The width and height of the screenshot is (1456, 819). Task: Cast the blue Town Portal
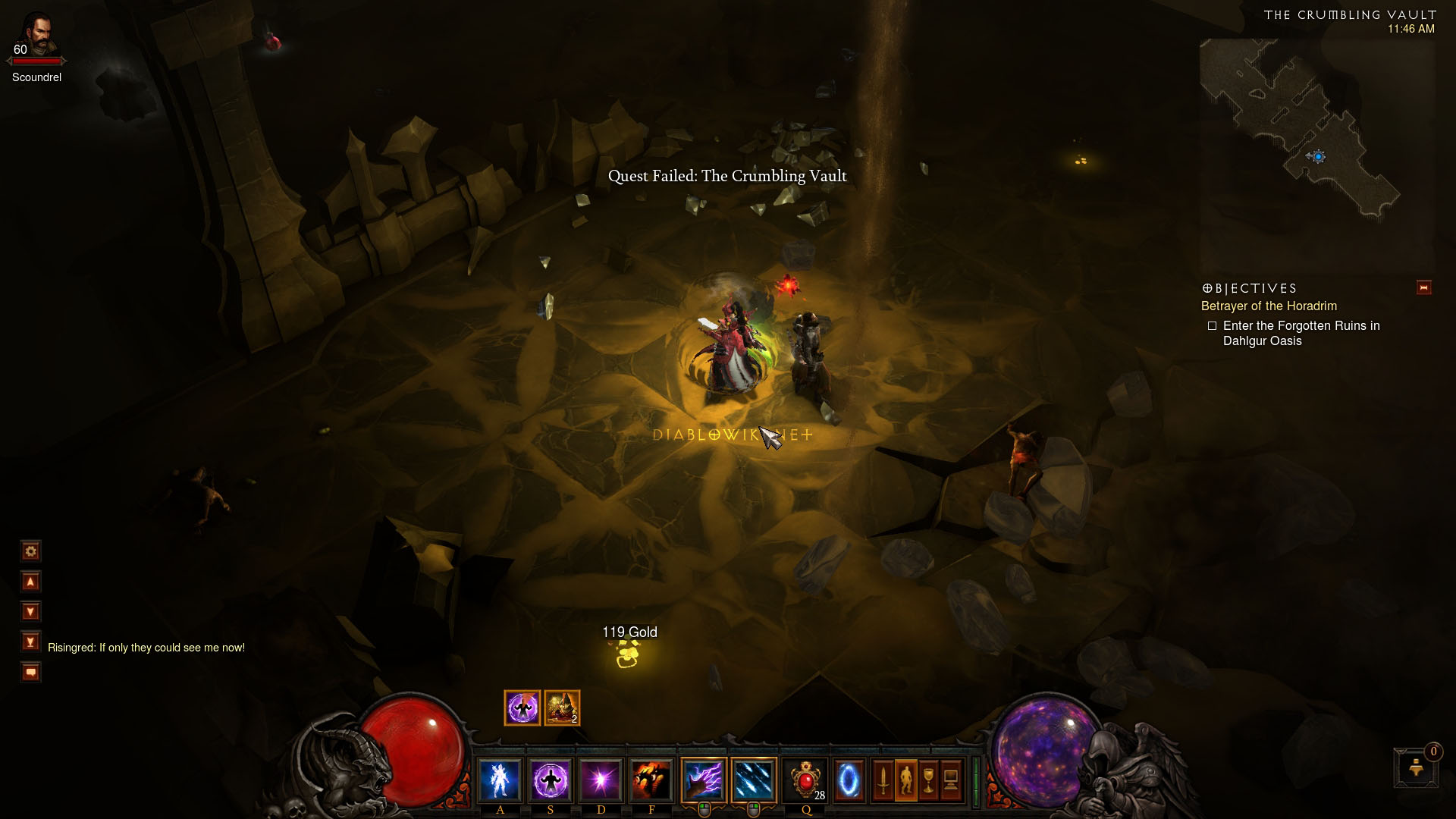pyautogui.click(x=849, y=780)
